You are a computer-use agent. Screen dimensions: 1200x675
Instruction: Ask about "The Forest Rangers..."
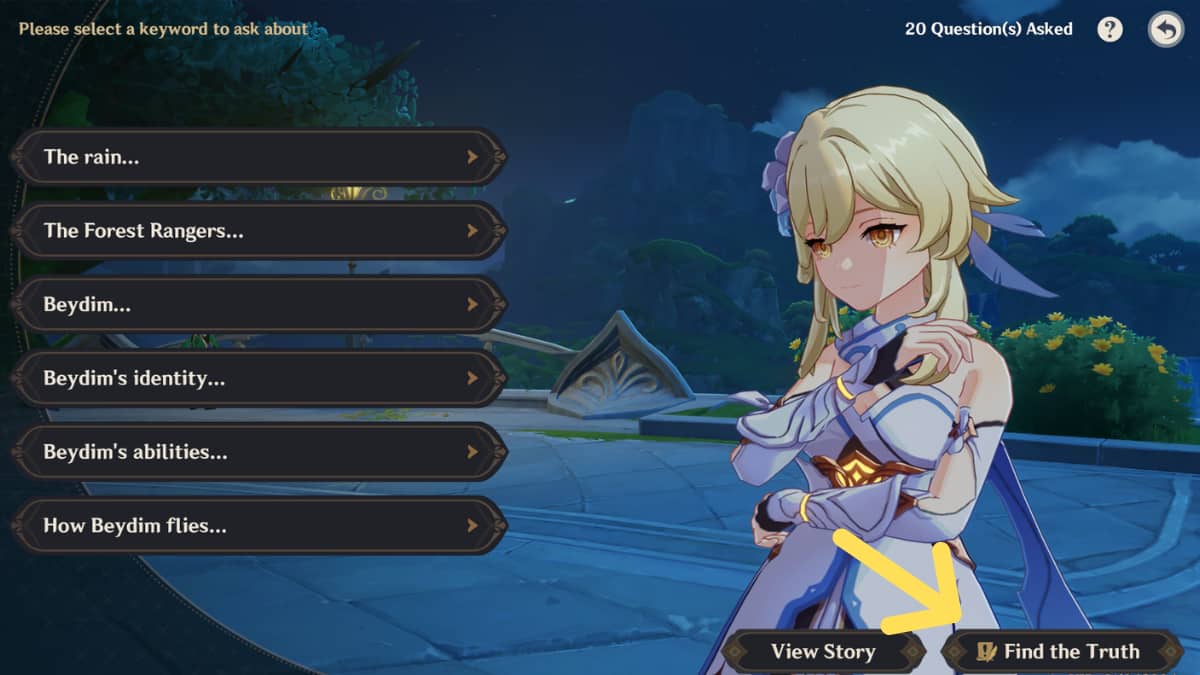258,231
